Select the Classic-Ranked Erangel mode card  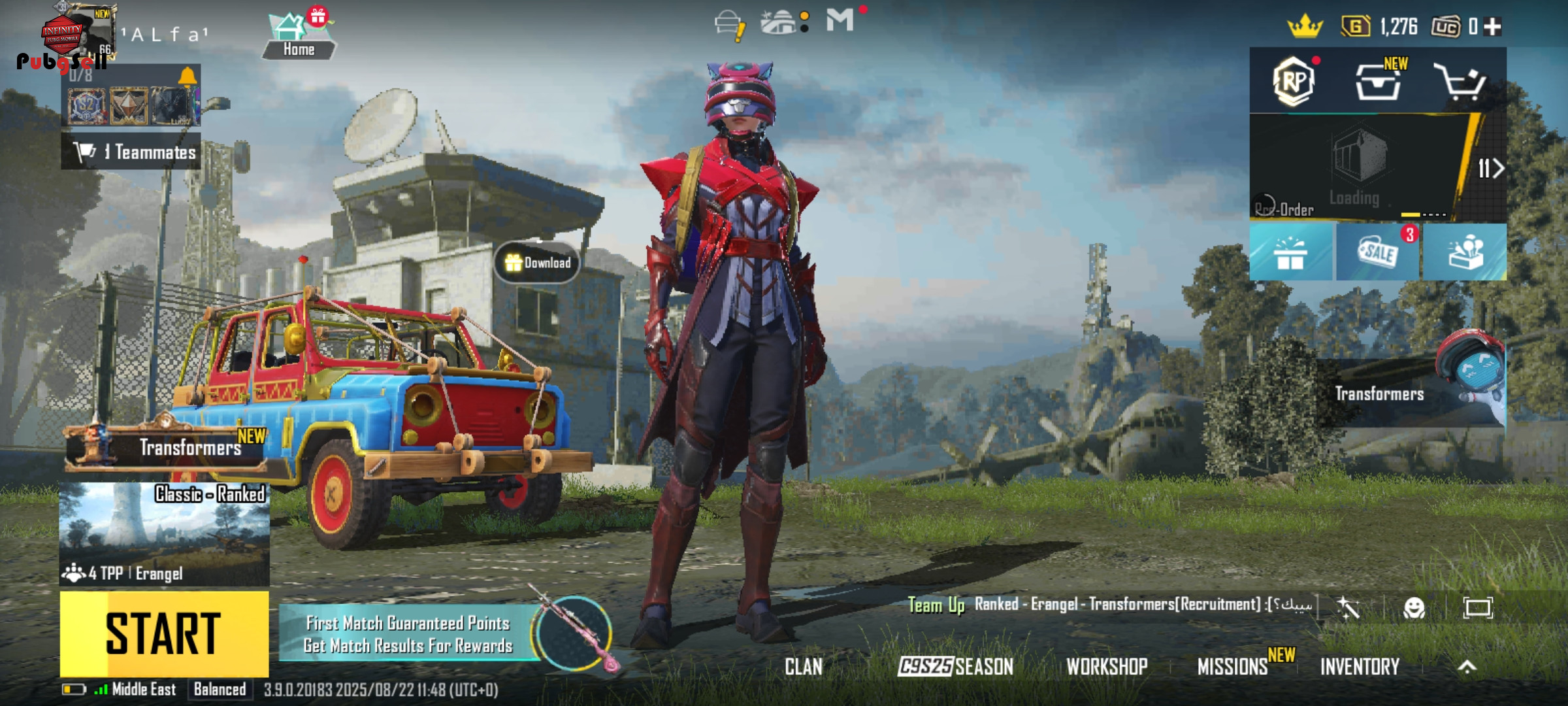tap(164, 534)
